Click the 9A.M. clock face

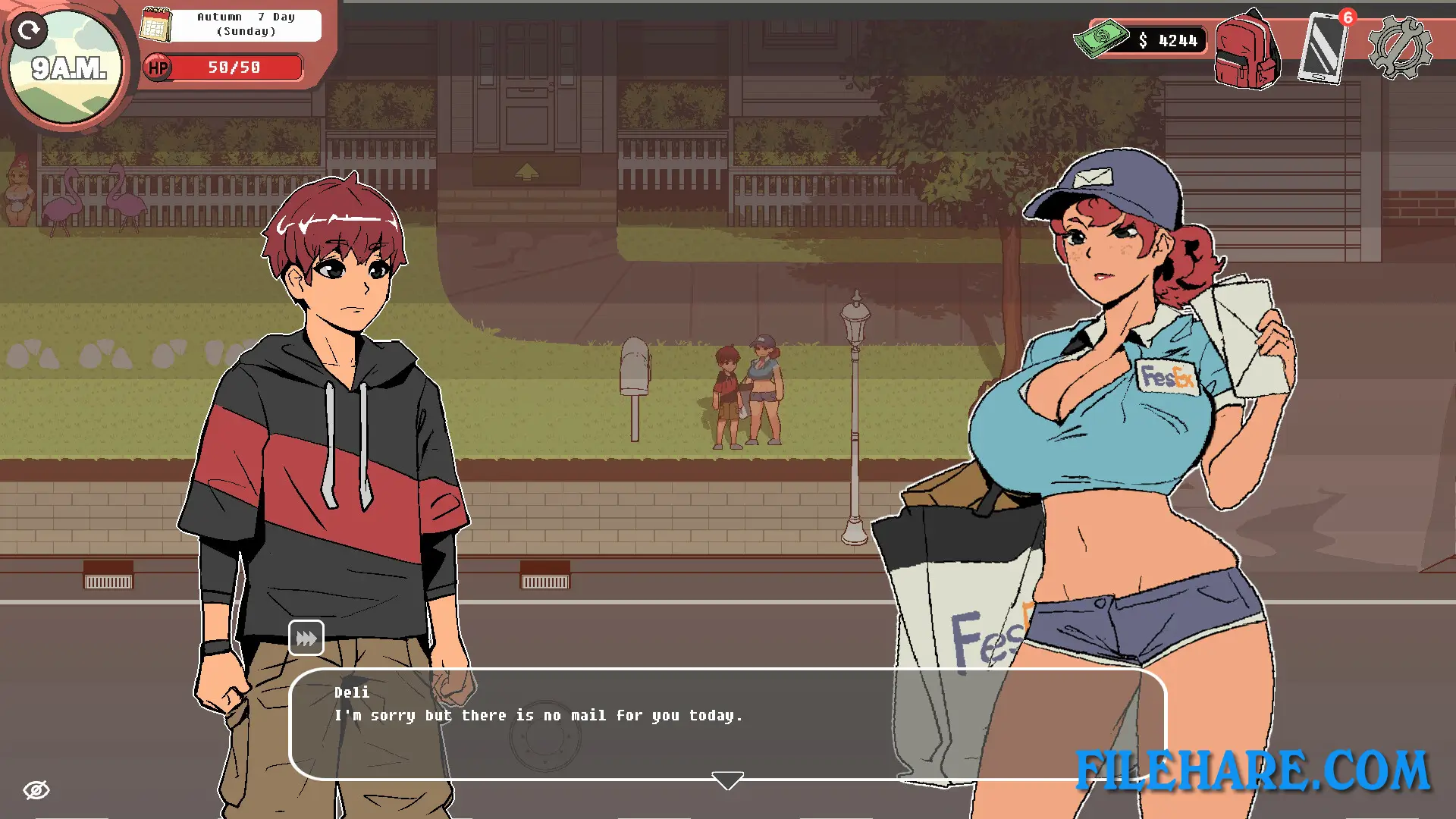pos(67,68)
